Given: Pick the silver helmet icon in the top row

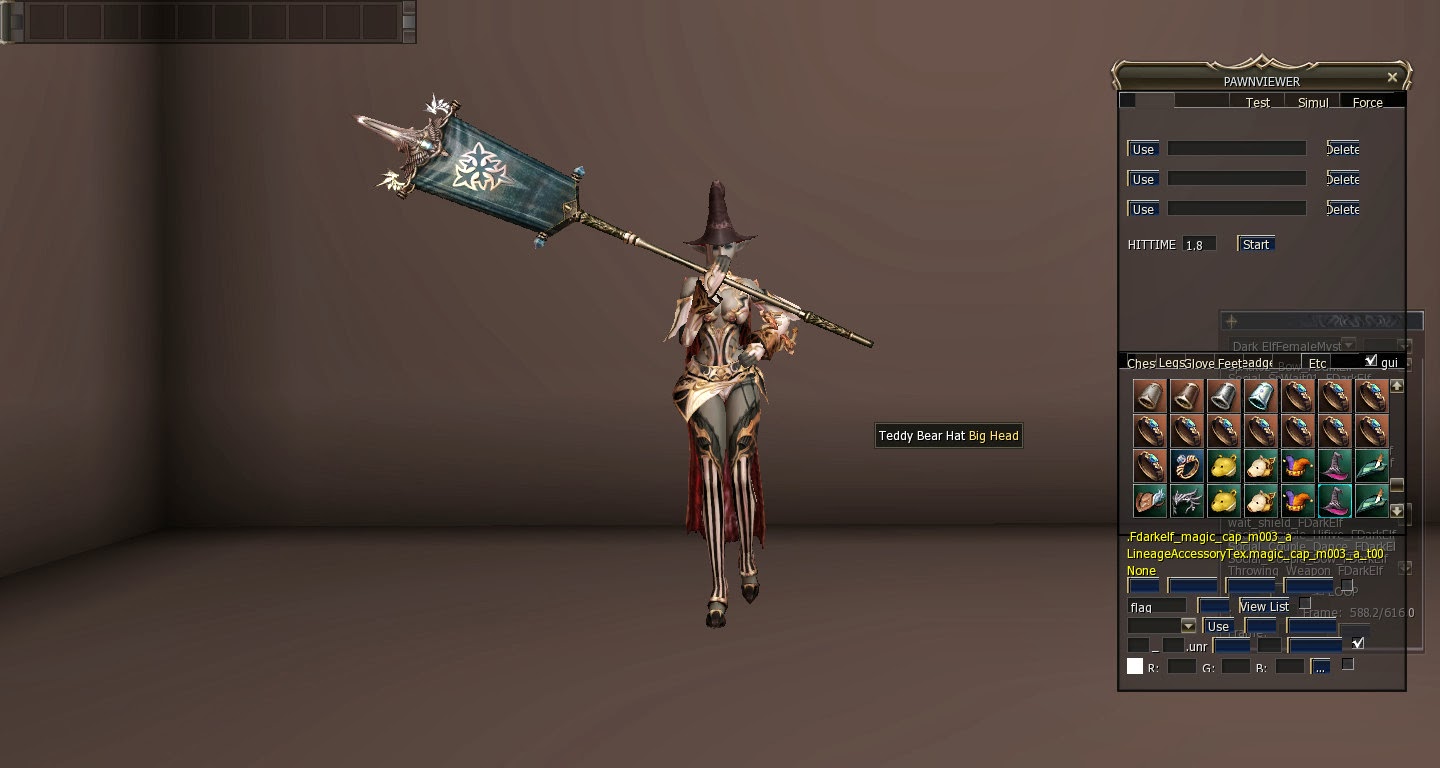Looking at the screenshot, I should [x=1224, y=397].
